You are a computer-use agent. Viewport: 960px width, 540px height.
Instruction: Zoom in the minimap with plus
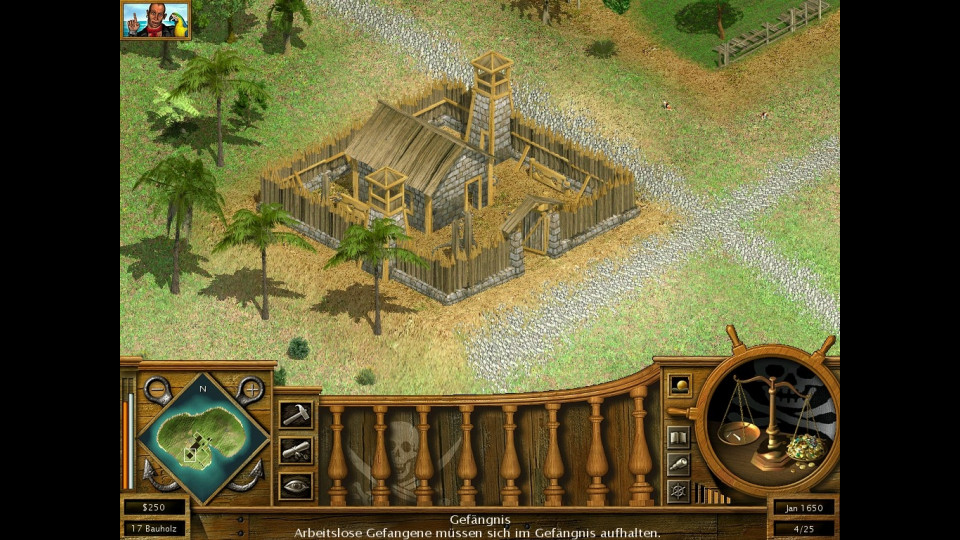point(250,388)
